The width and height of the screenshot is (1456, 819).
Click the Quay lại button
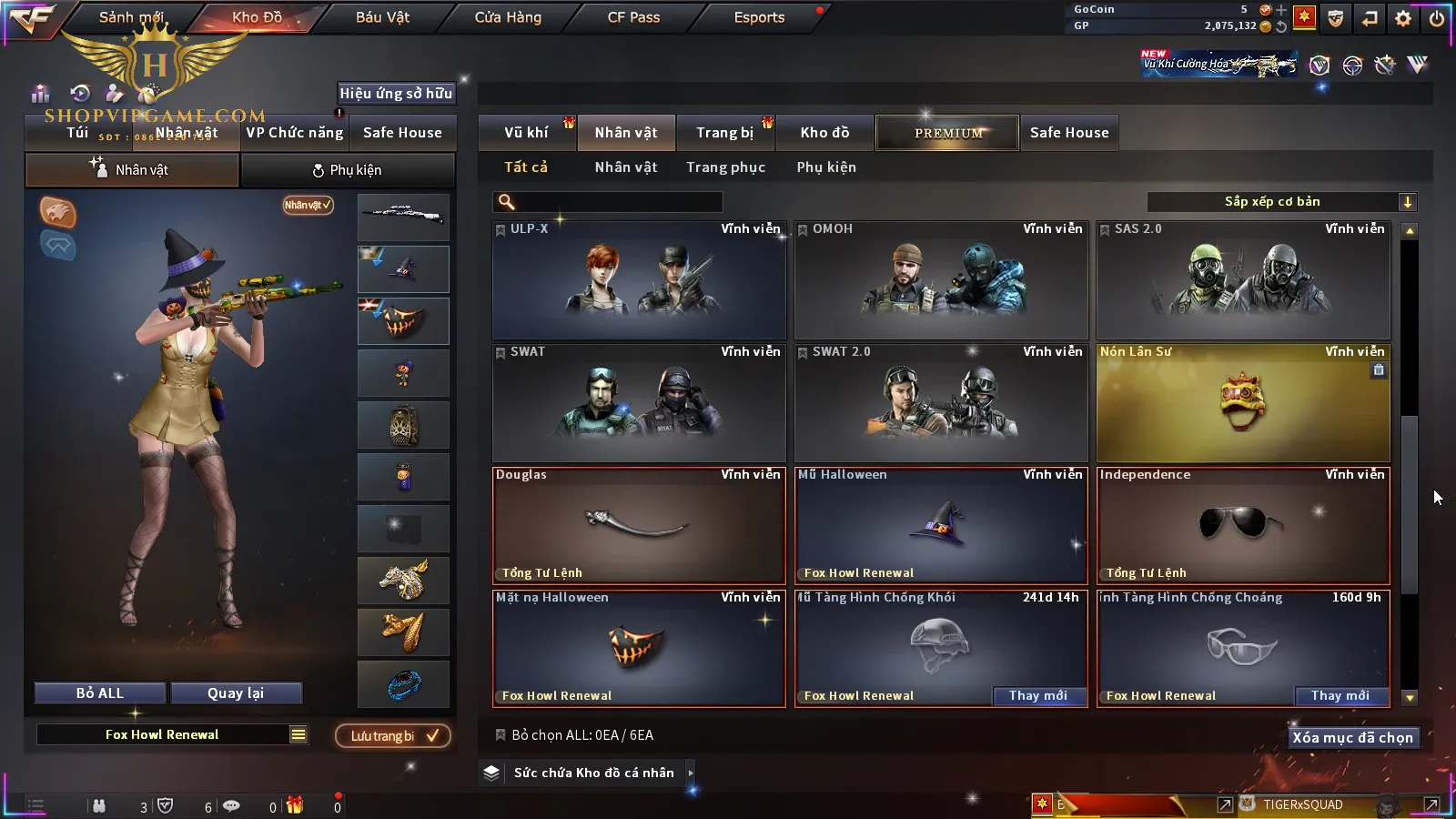(236, 693)
